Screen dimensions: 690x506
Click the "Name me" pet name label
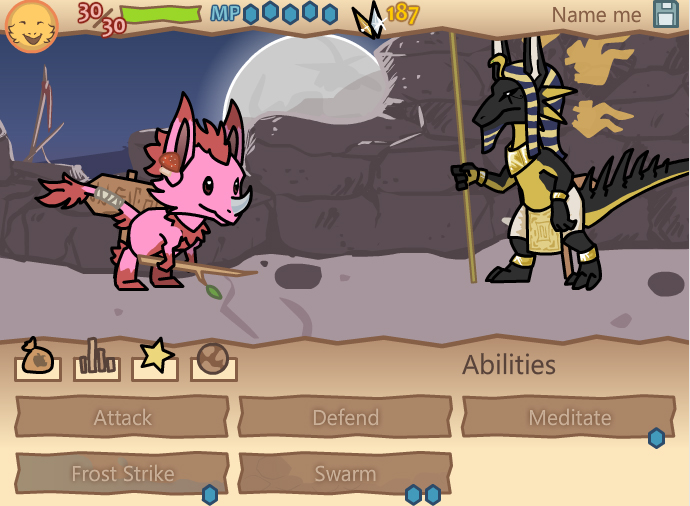(x=596, y=15)
